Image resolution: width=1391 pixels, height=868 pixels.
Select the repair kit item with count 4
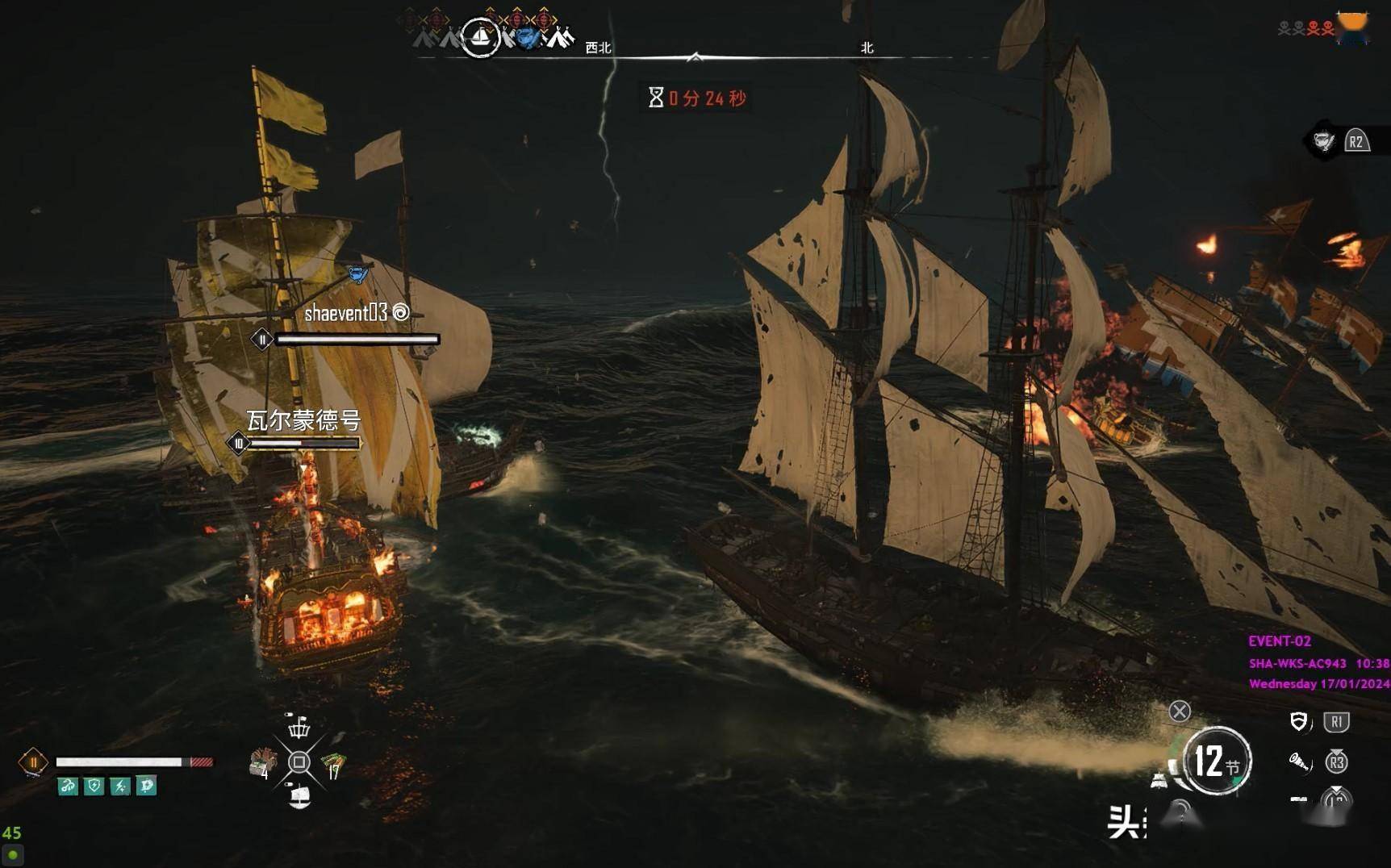pyautogui.click(x=262, y=762)
